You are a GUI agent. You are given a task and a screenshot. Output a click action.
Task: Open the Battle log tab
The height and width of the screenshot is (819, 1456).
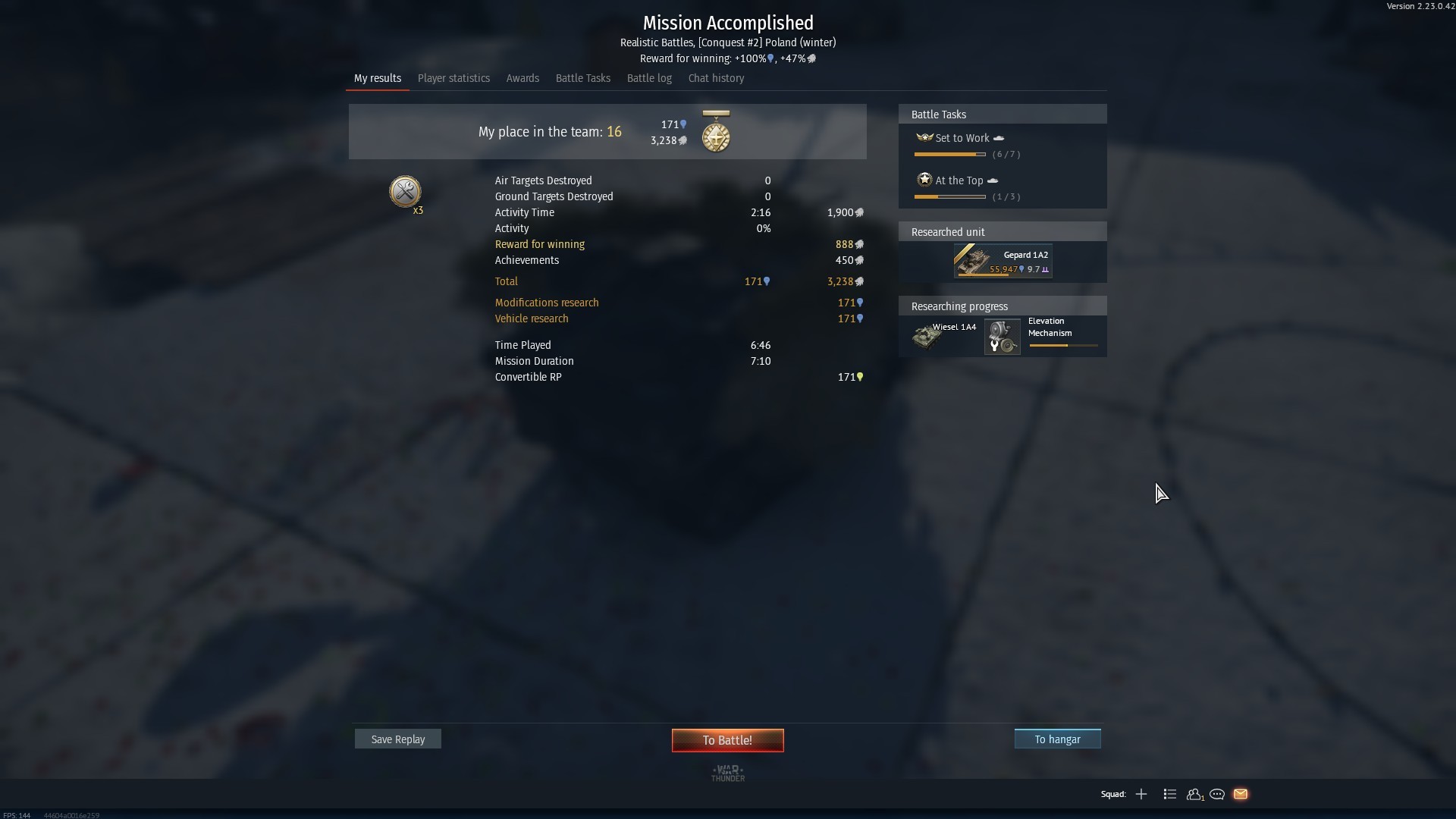[x=649, y=78]
